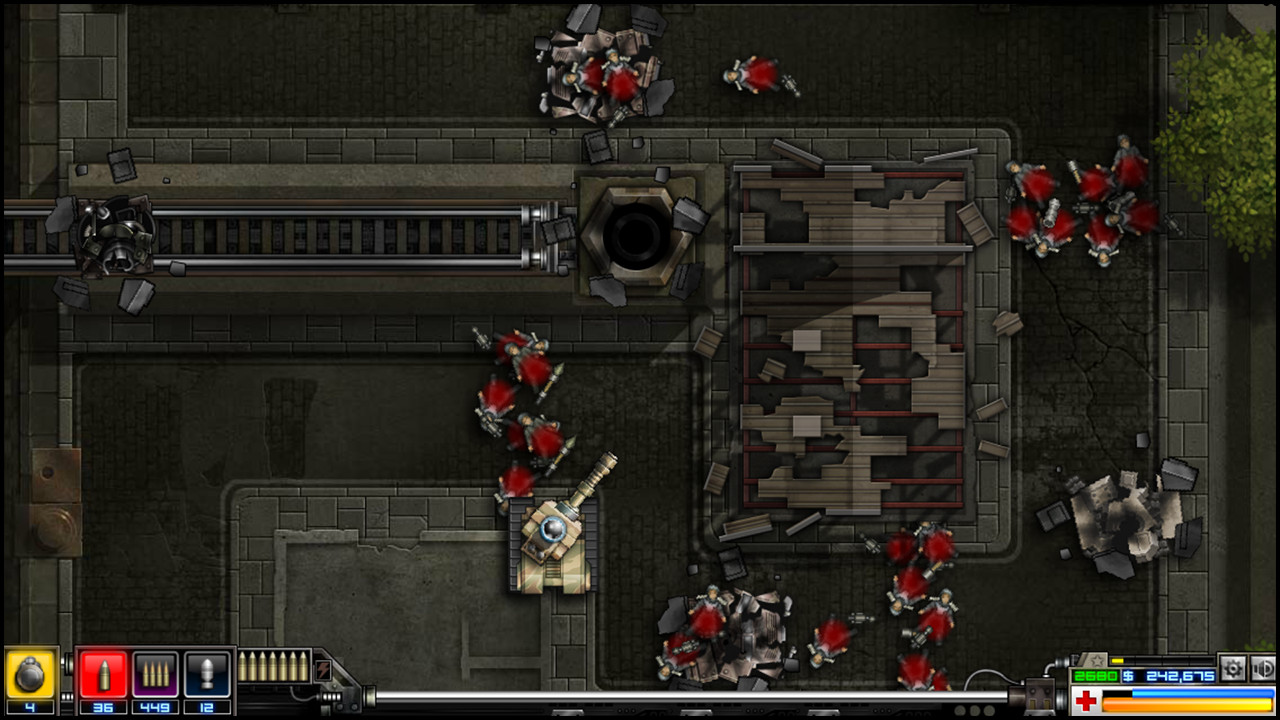Click the open manhole near the railway
1280x720 pixels.
point(637,233)
